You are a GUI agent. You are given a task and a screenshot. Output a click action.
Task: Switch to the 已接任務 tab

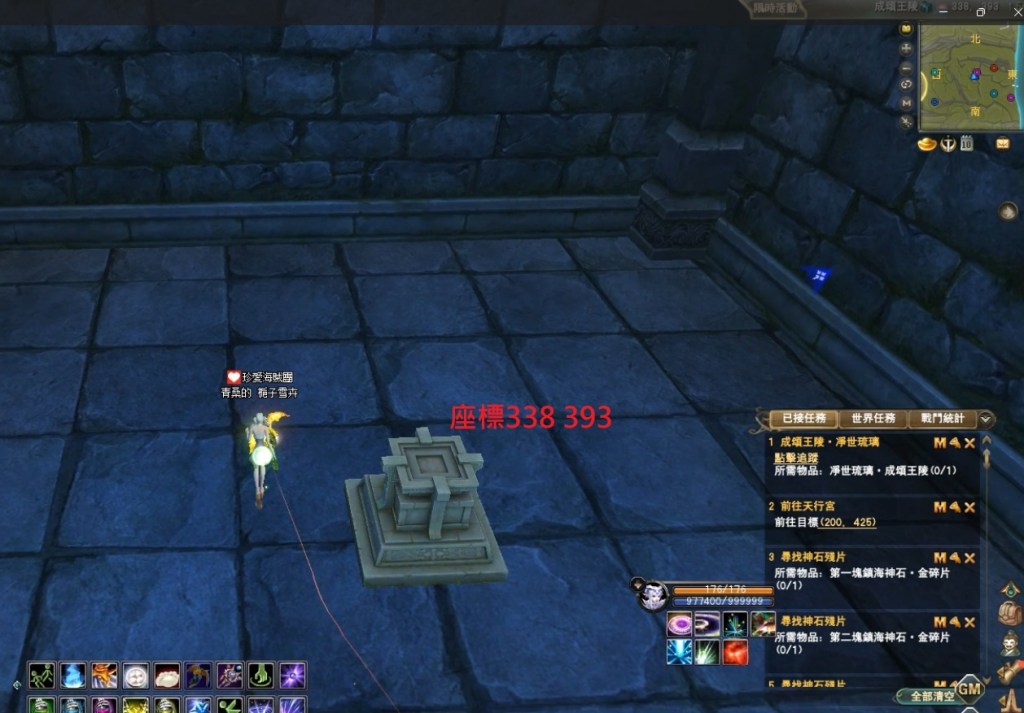click(x=803, y=419)
